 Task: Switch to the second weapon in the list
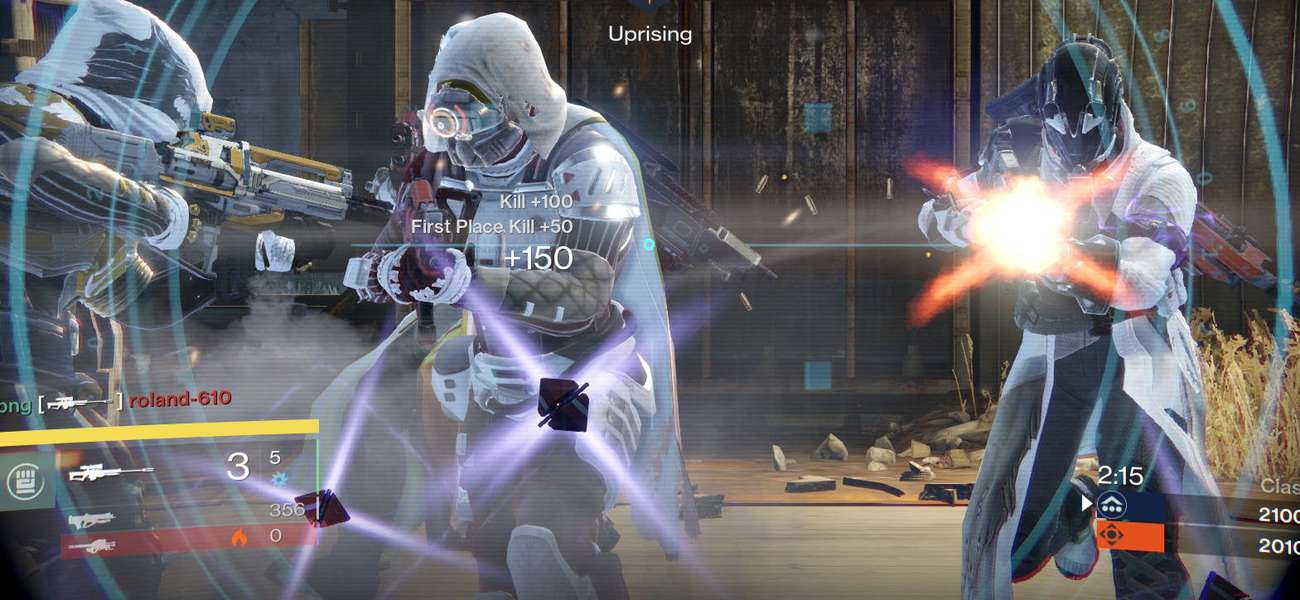coord(93,520)
